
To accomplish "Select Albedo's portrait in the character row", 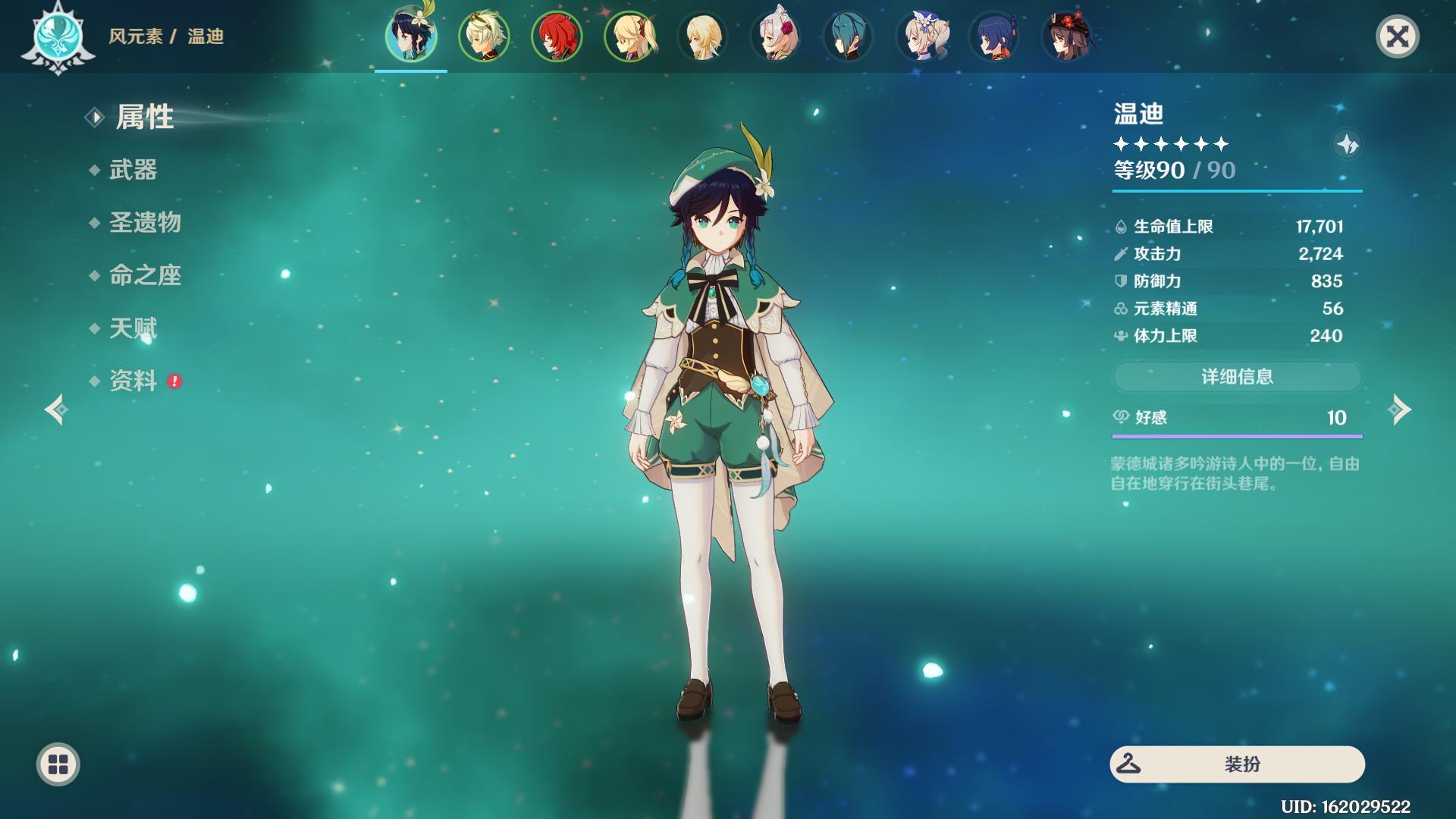I will 484,36.
